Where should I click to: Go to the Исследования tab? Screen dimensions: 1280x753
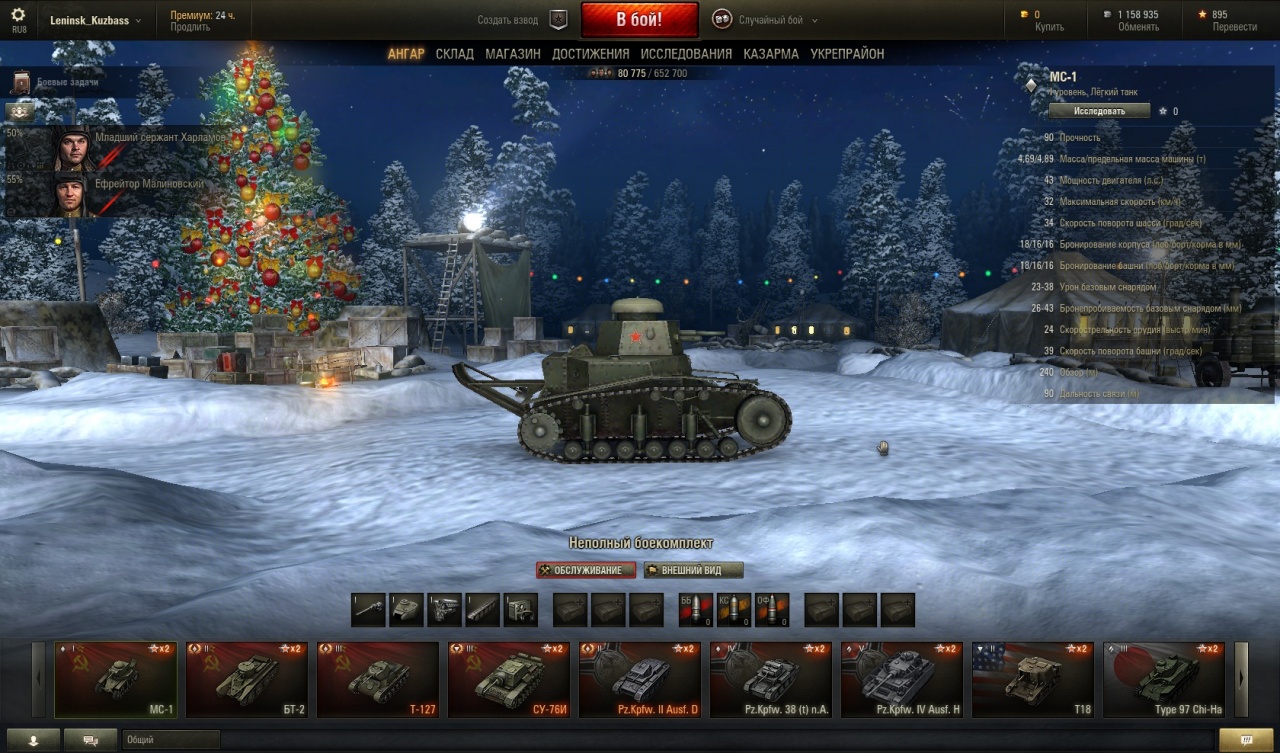[x=686, y=54]
